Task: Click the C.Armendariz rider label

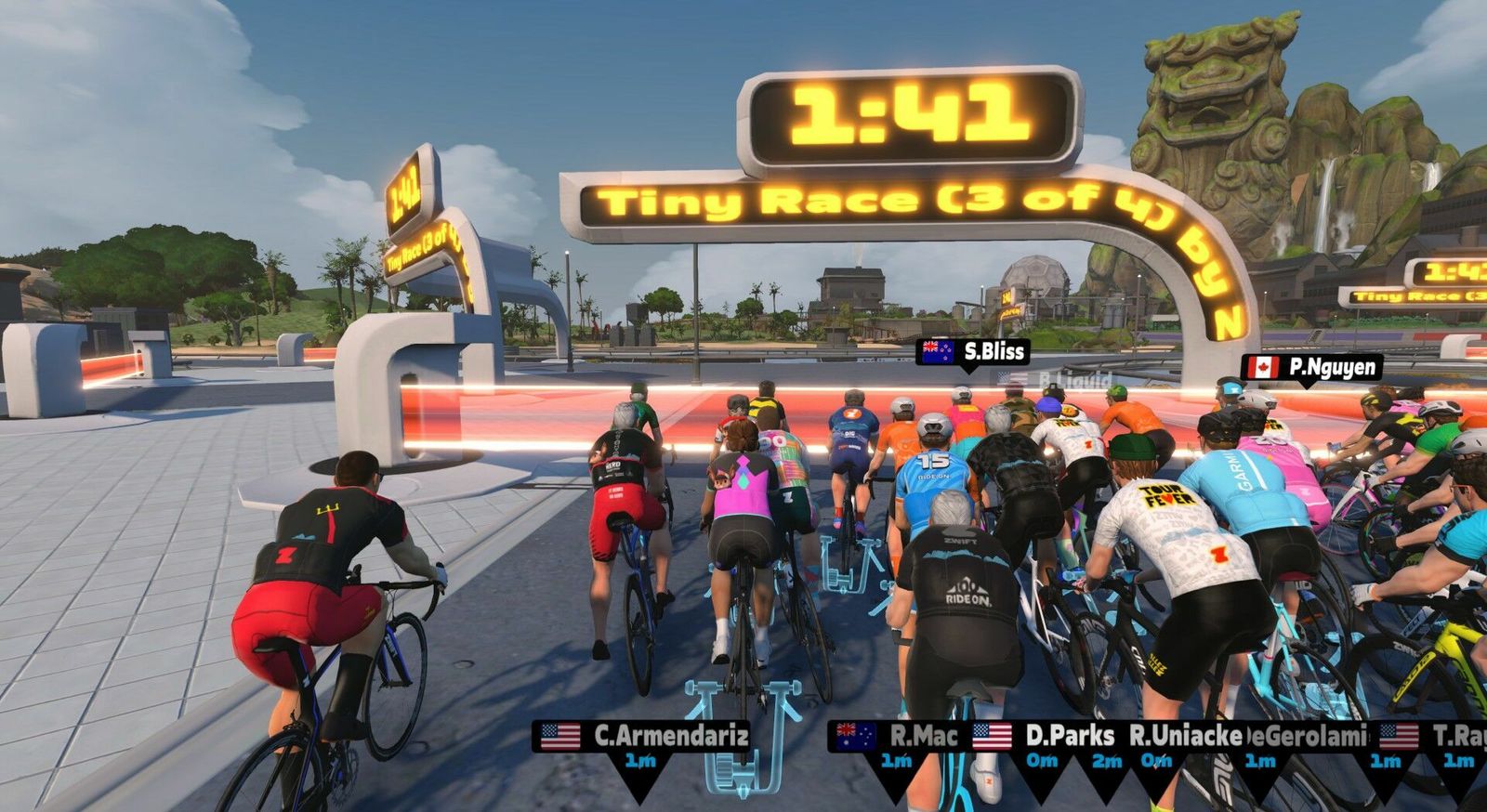Action: (643, 737)
